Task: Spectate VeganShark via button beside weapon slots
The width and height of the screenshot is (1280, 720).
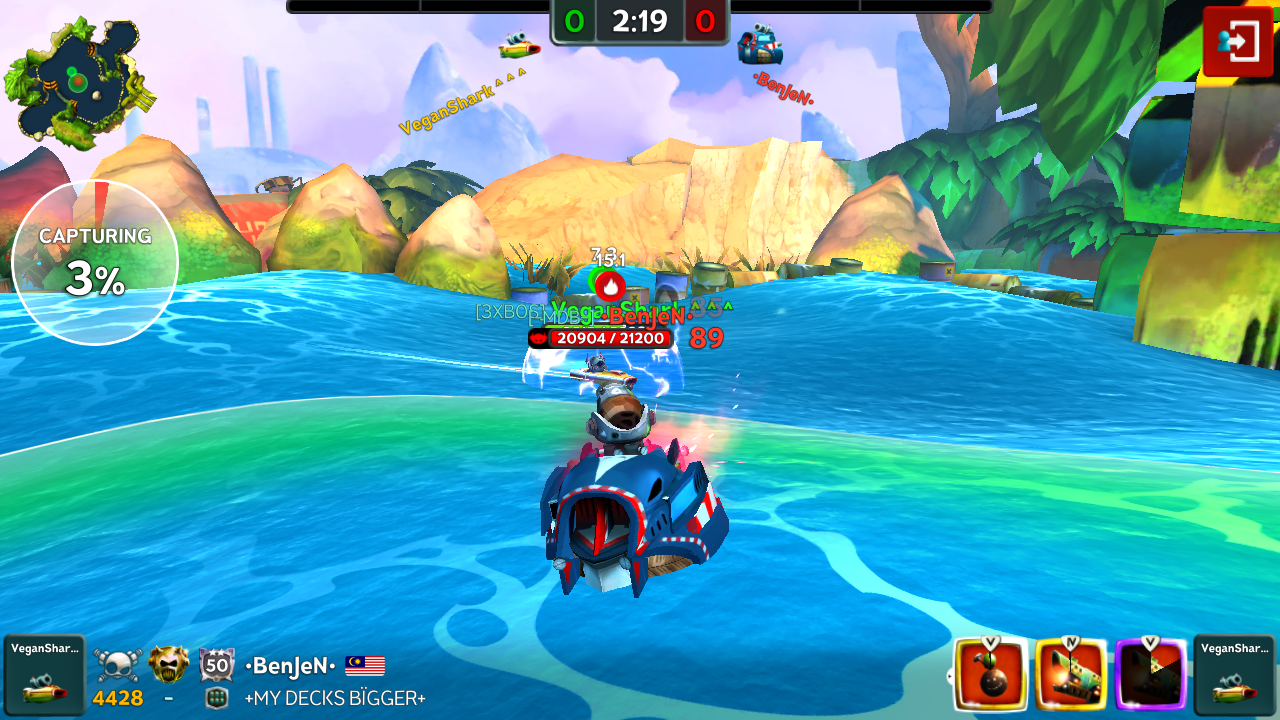Action: click(x=1234, y=675)
